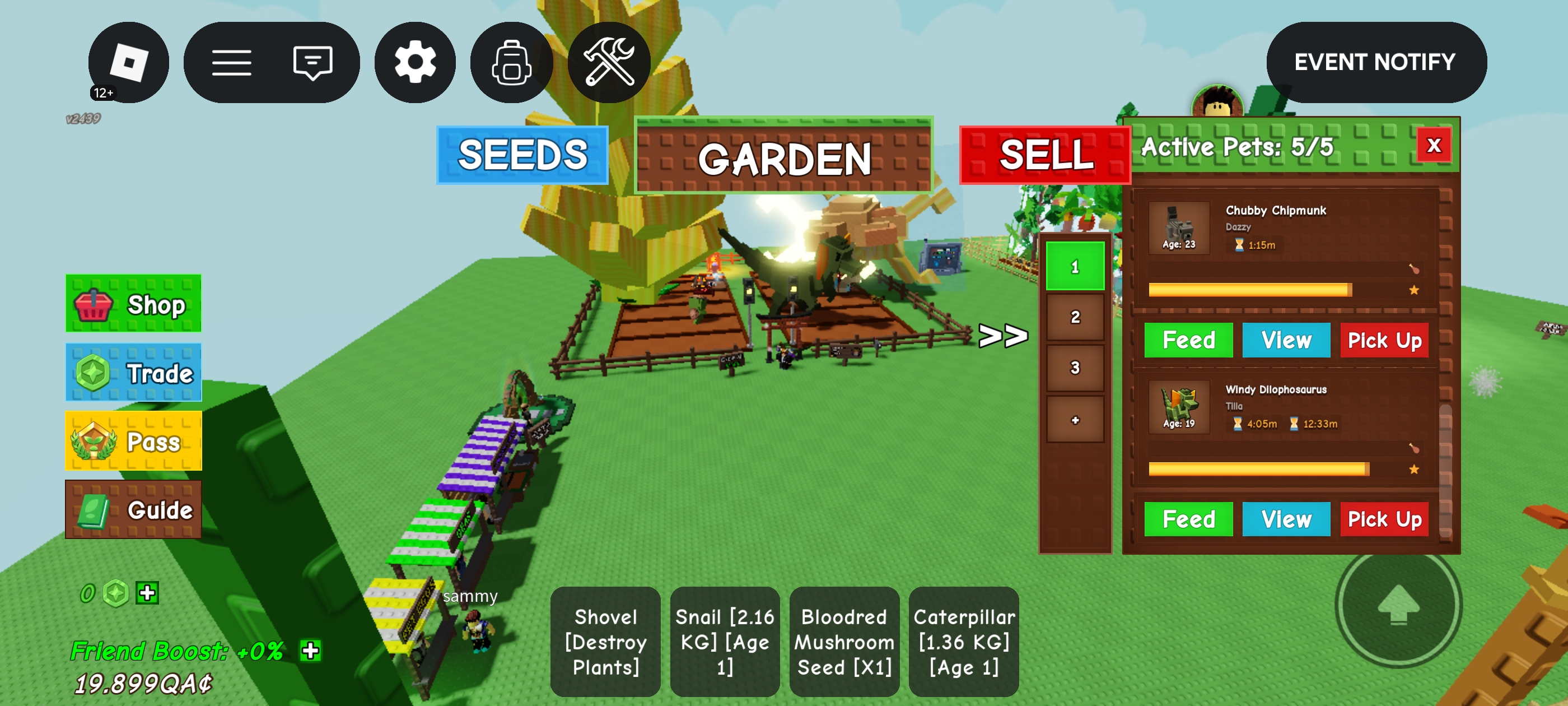
Task: Pick Up the Chubby Chipmunk
Action: [x=1384, y=340]
